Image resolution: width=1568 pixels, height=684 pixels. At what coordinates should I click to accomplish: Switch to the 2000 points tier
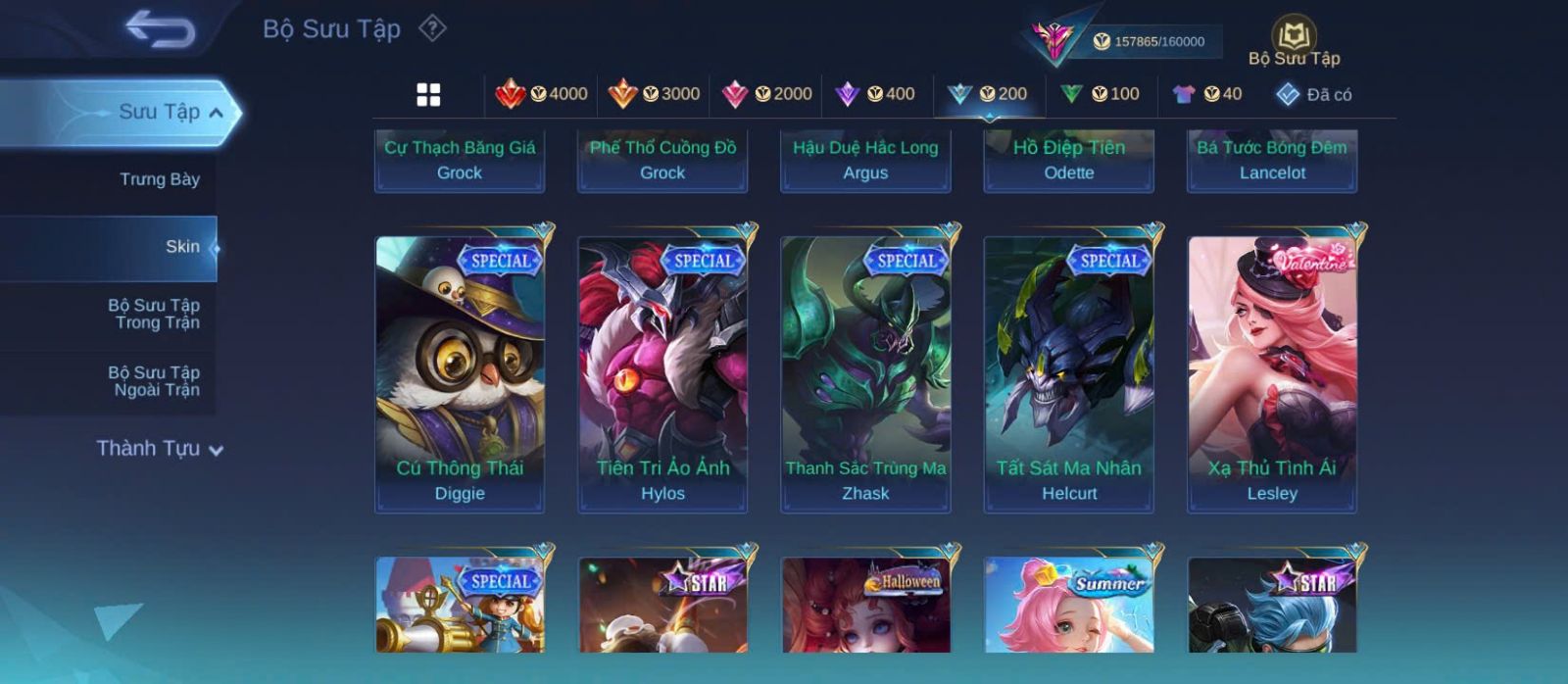(766, 94)
